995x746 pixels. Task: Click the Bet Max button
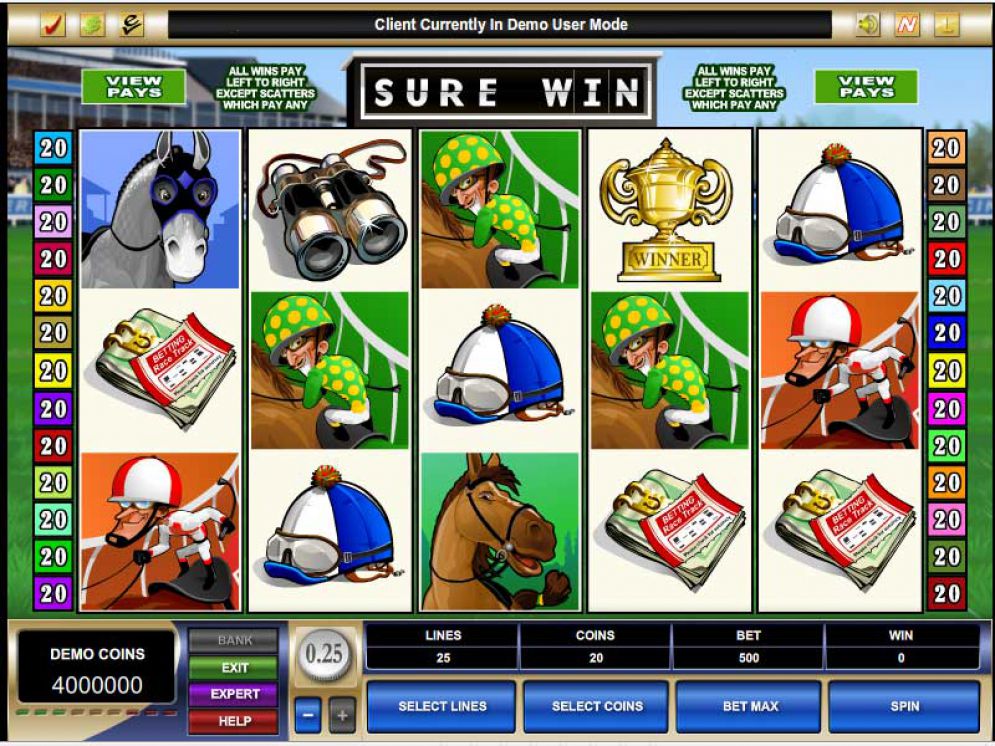(750, 706)
